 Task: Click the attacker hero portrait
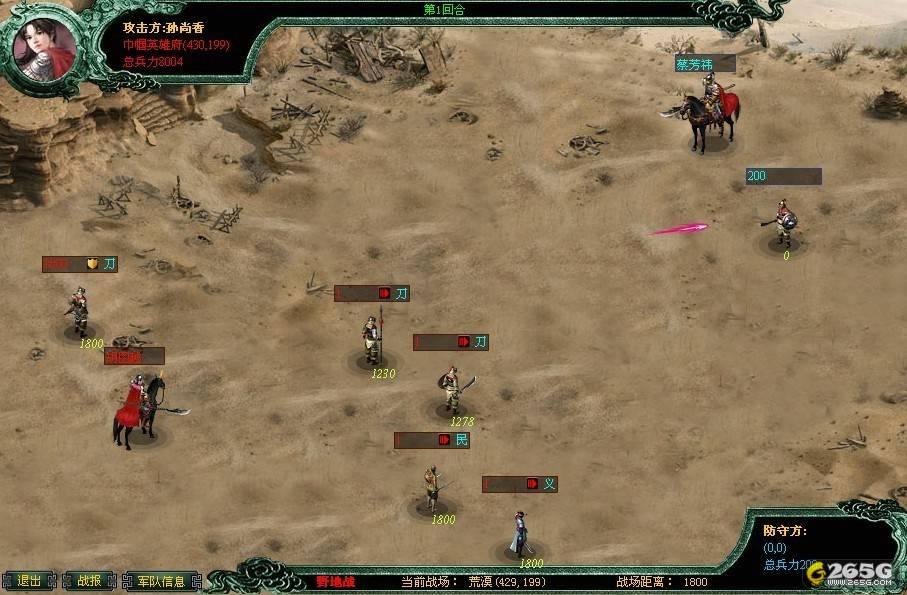(x=46, y=44)
